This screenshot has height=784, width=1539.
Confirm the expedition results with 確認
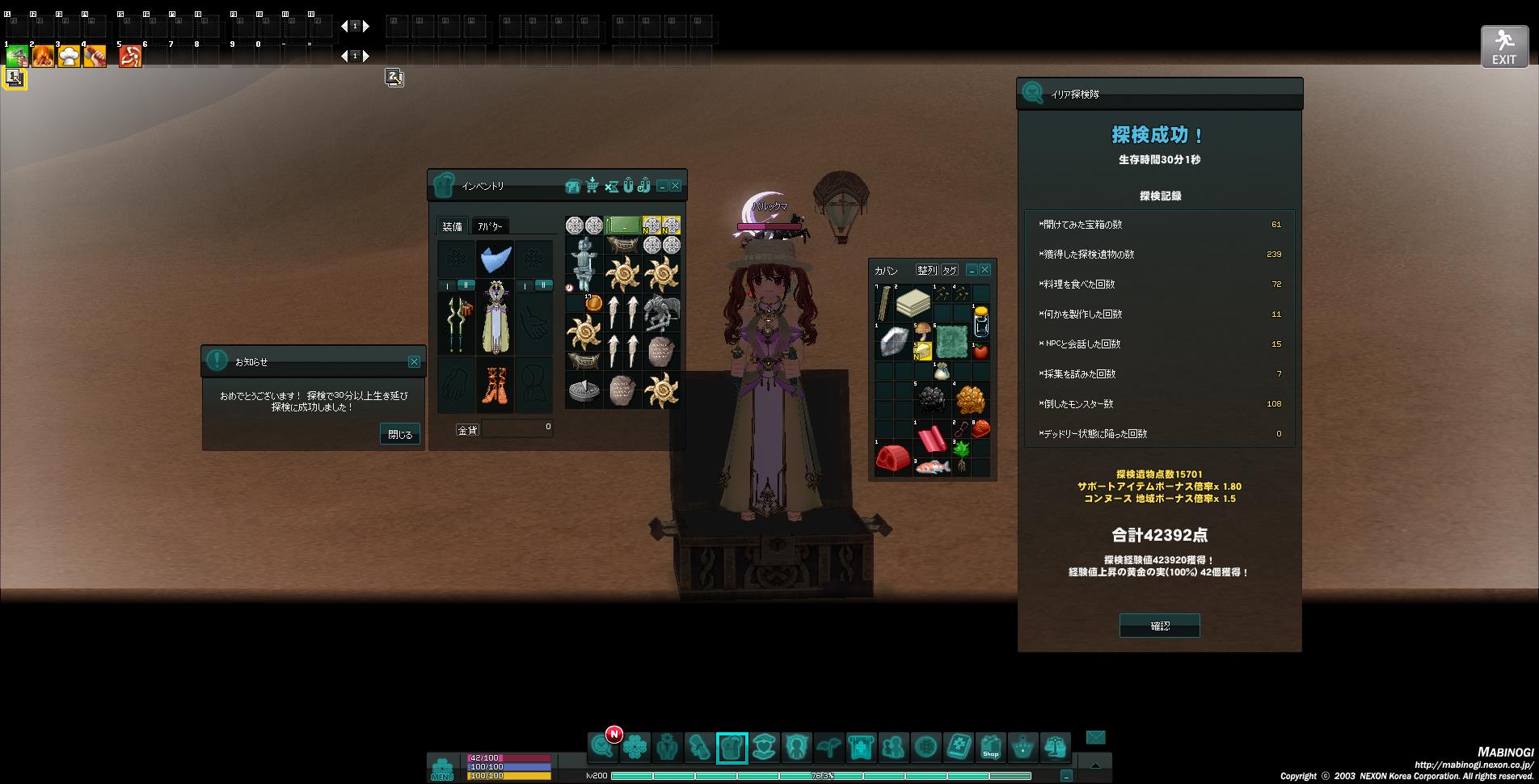pyautogui.click(x=1159, y=626)
